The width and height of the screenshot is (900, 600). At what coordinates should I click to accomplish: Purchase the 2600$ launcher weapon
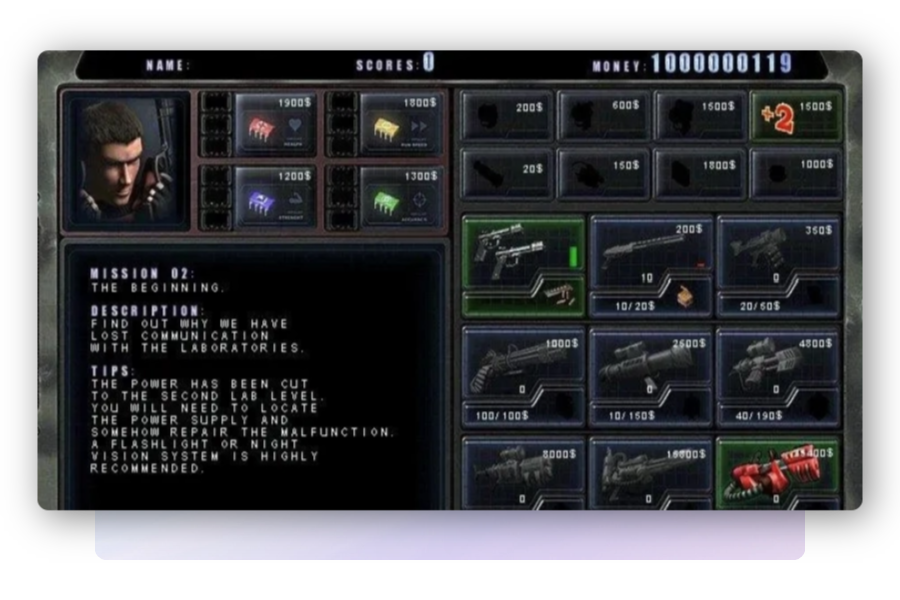[651, 364]
